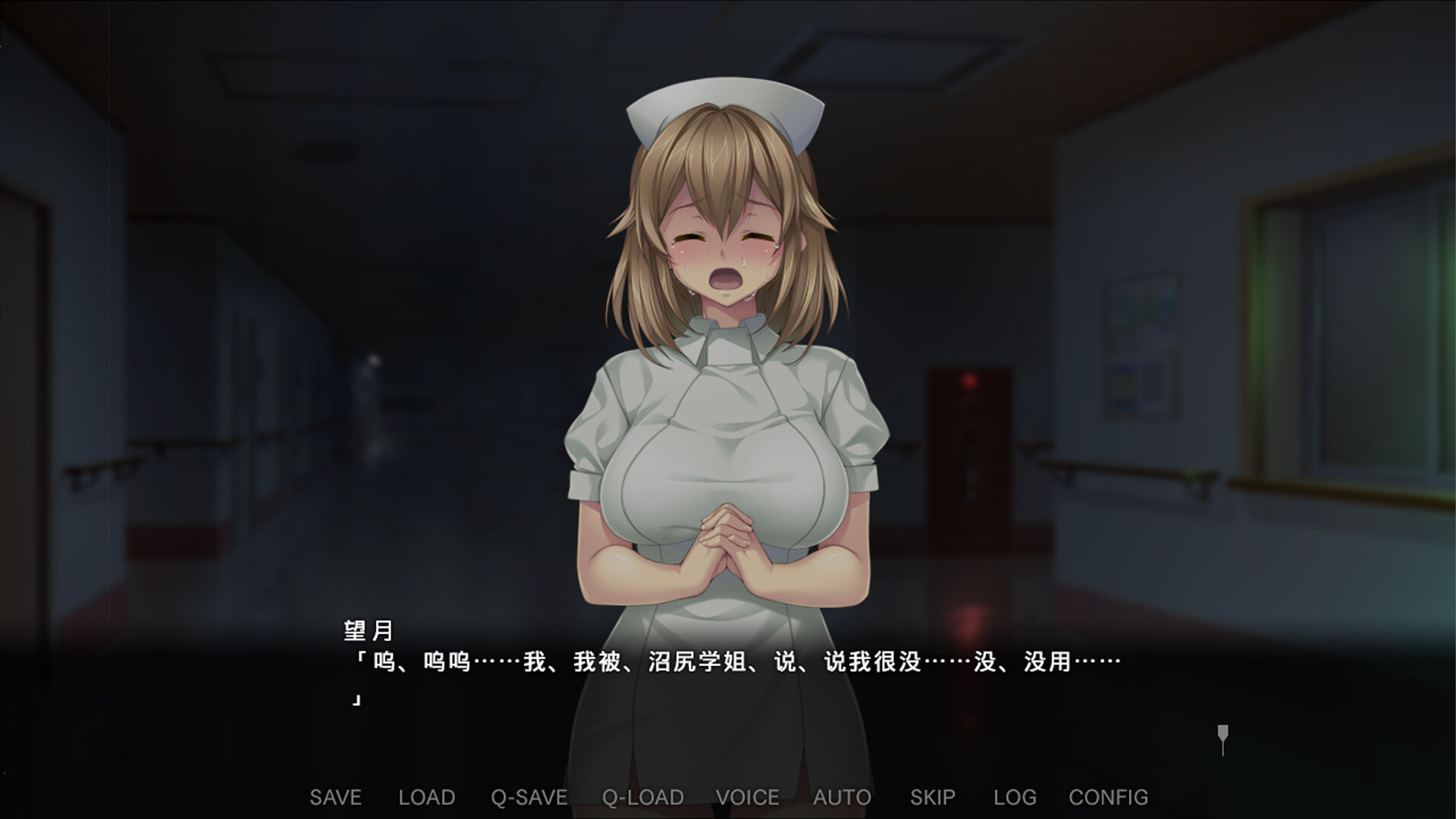Quick save via Q-SAVE shortcut

coord(530,798)
